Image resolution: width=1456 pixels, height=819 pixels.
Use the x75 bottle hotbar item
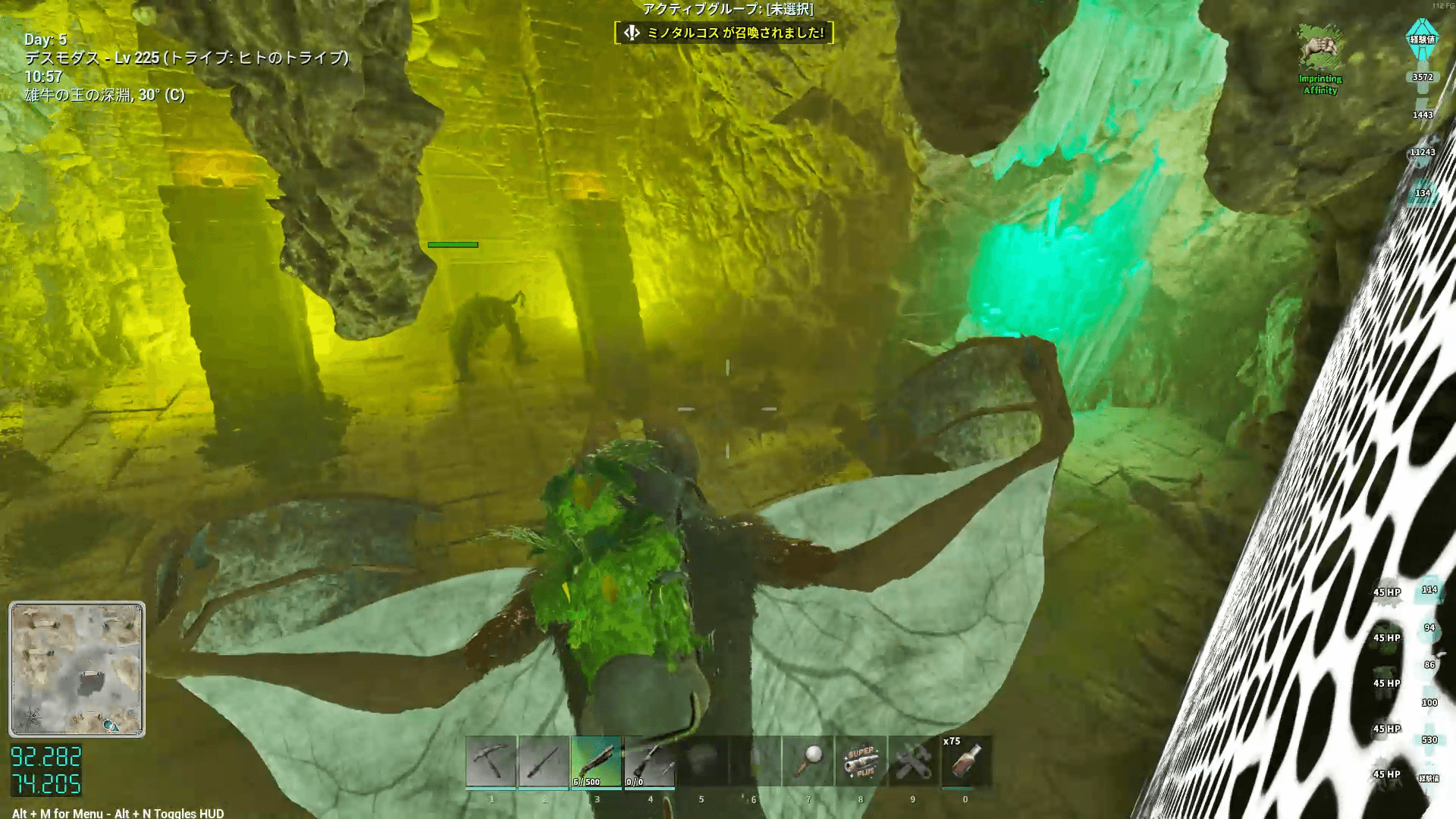tap(965, 761)
